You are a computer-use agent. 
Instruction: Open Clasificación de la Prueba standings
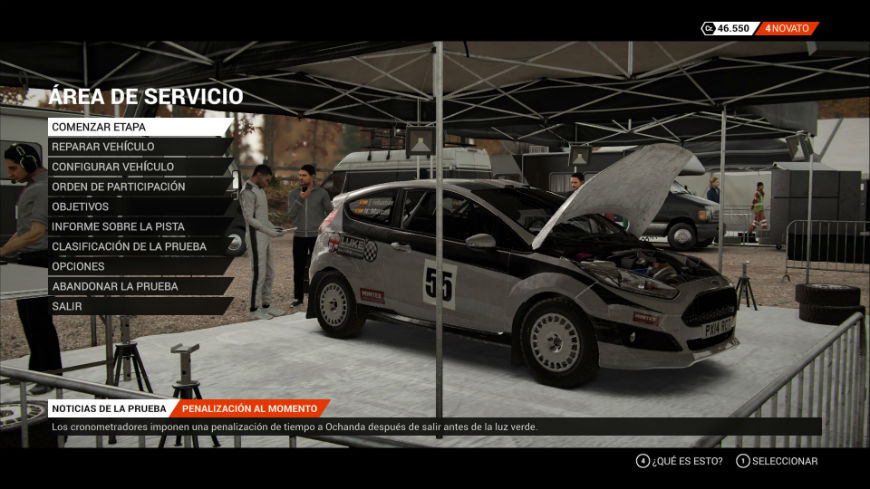click(x=138, y=247)
